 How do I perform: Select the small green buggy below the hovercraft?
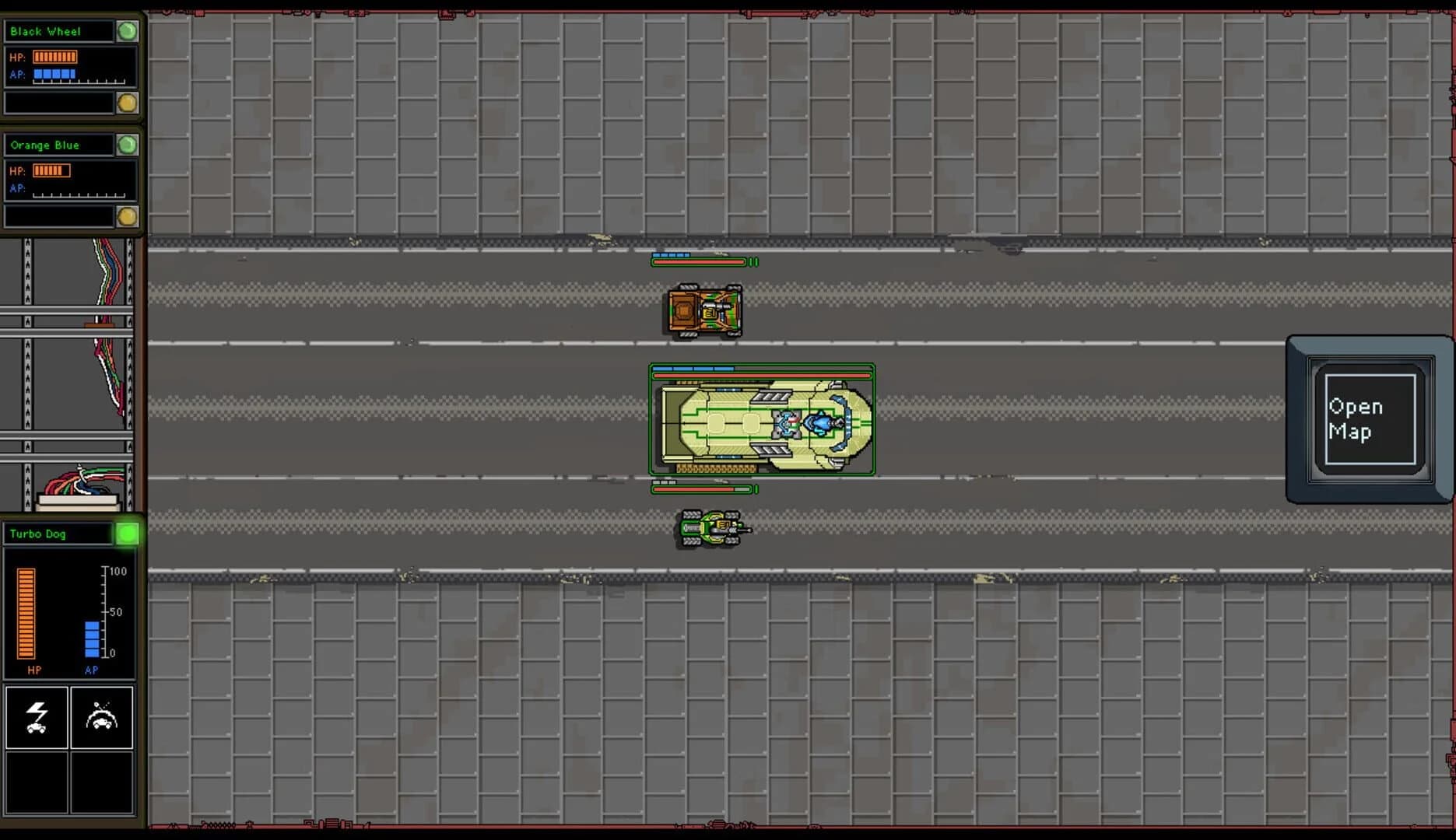click(x=709, y=529)
